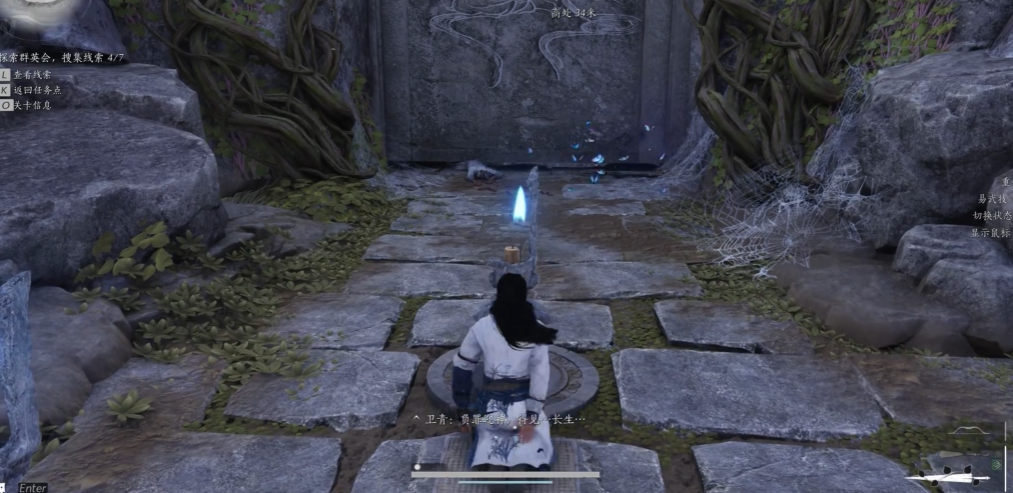Select the 易武技 martial skill option
The width and height of the screenshot is (1013, 493).
point(993,198)
